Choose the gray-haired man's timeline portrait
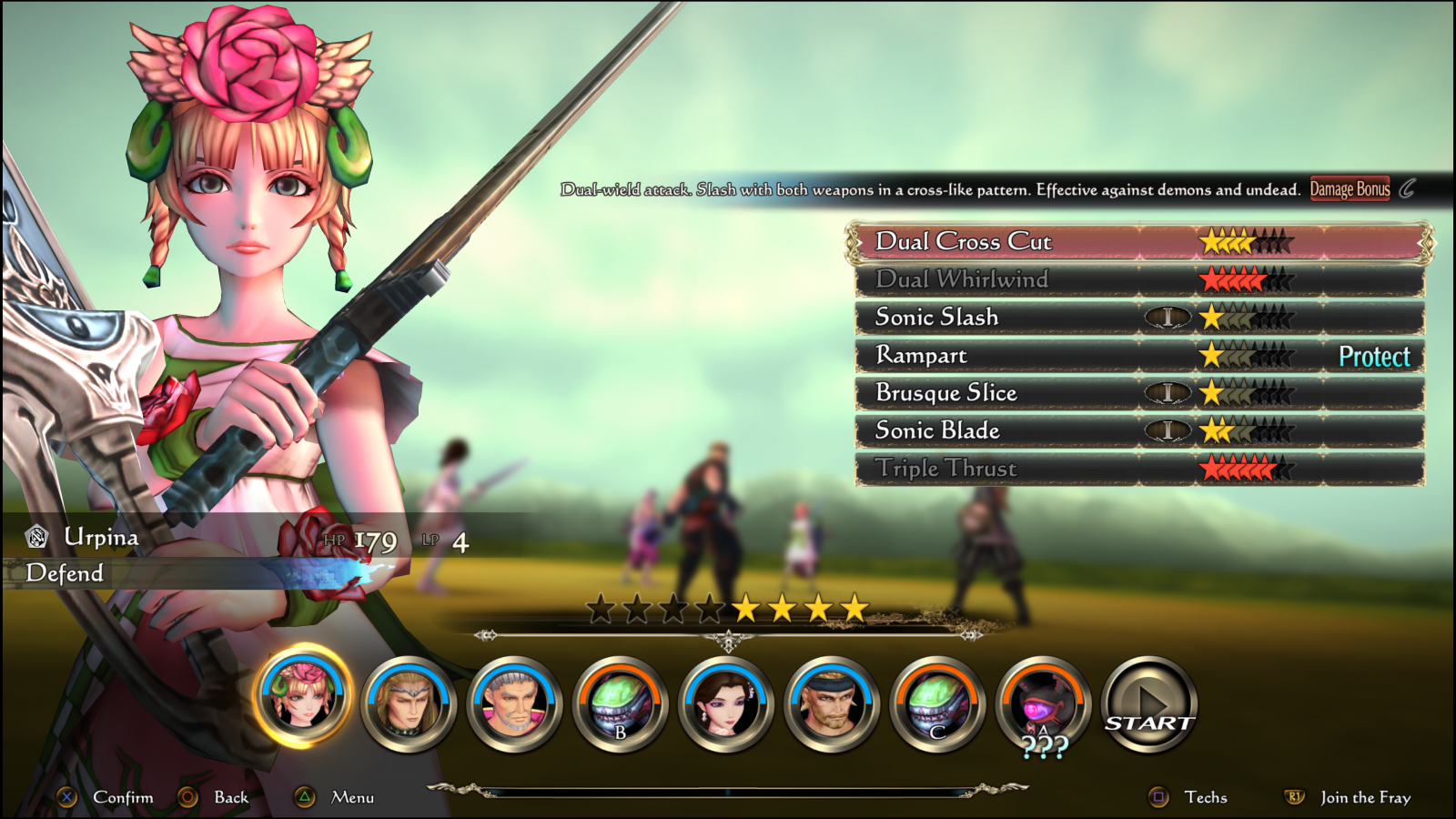Screen dimensions: 1456x819 point(514,703)
